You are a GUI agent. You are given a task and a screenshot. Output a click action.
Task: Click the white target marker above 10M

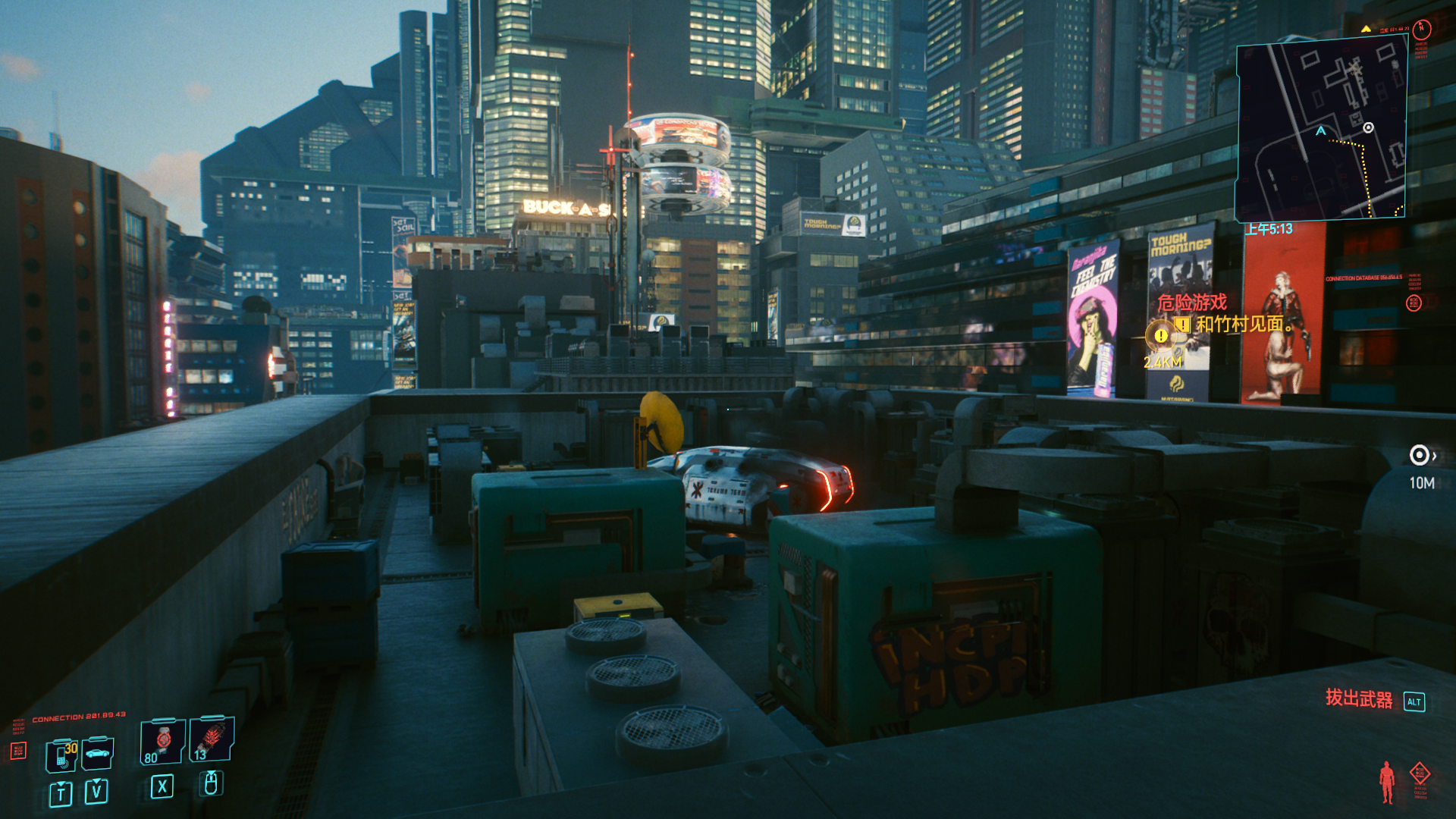[x=1419, y=455]
